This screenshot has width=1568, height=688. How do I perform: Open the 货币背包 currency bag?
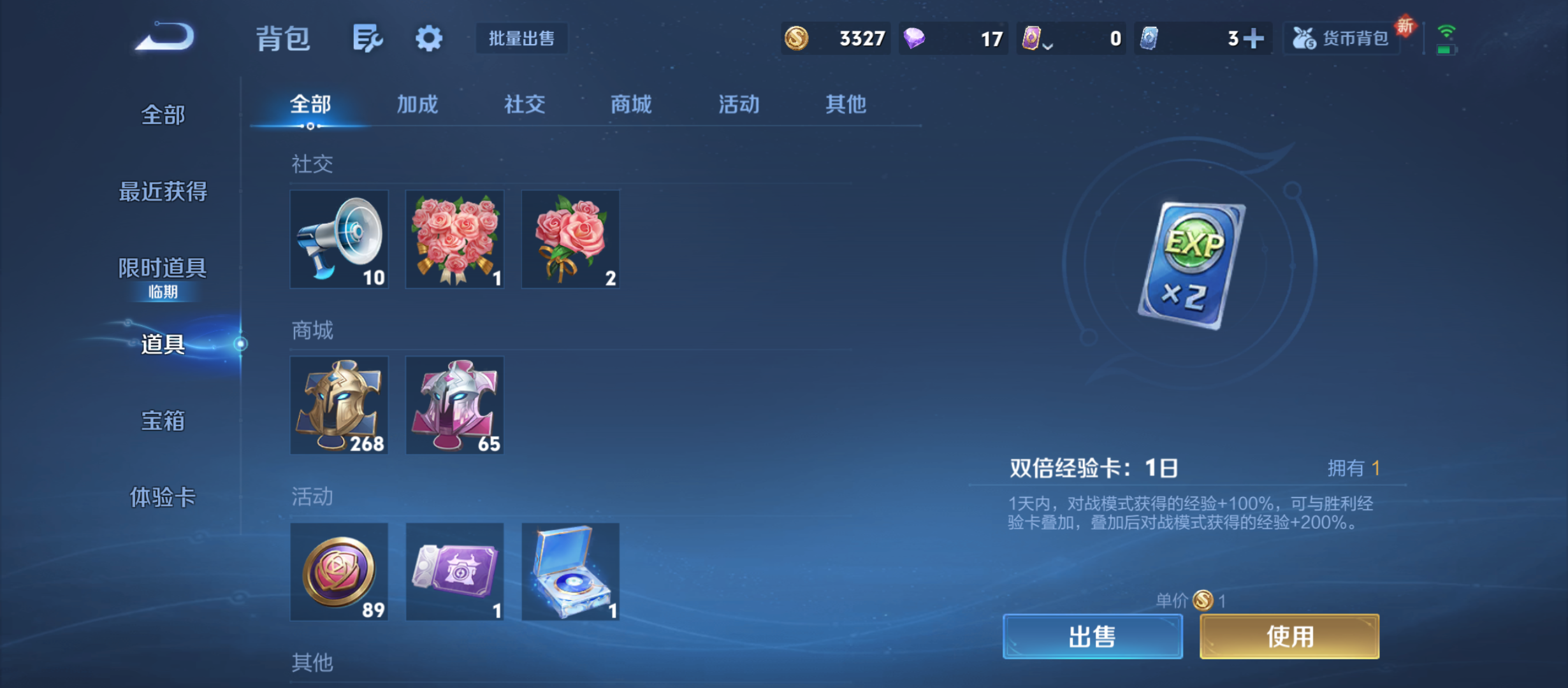pos(1340,38)
